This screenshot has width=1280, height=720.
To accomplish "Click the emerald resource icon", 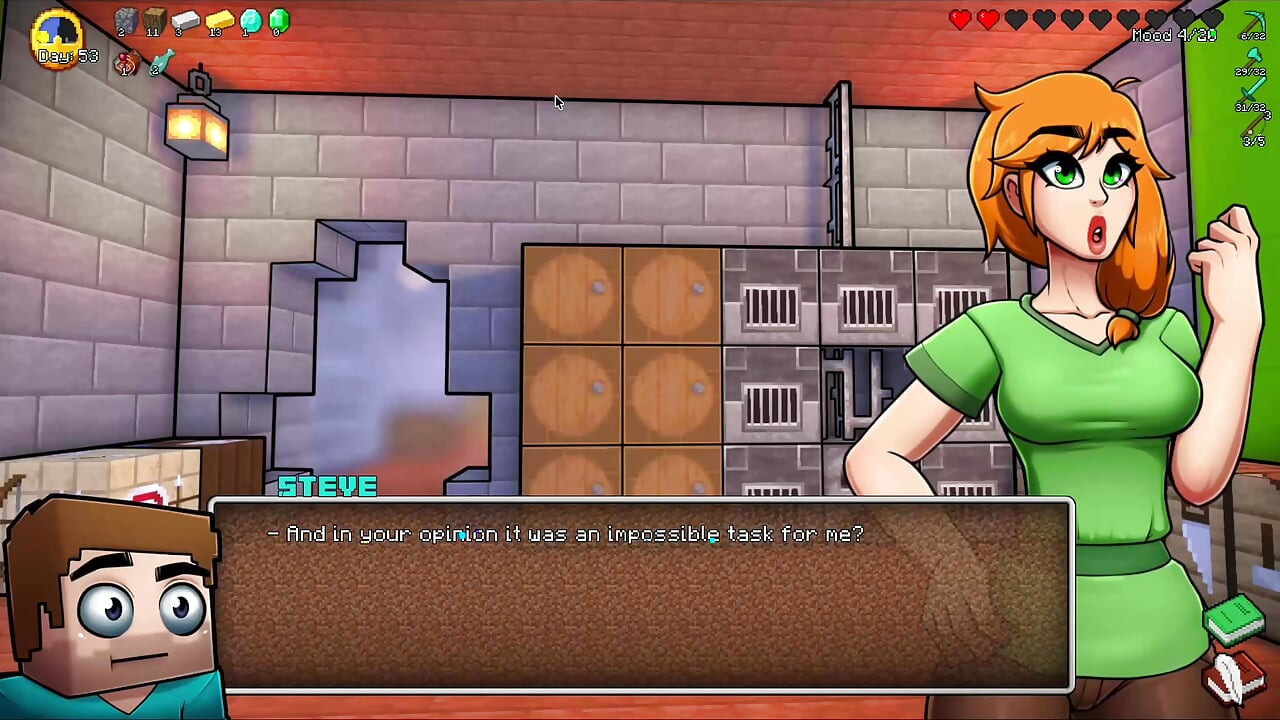I will [278, 20].
